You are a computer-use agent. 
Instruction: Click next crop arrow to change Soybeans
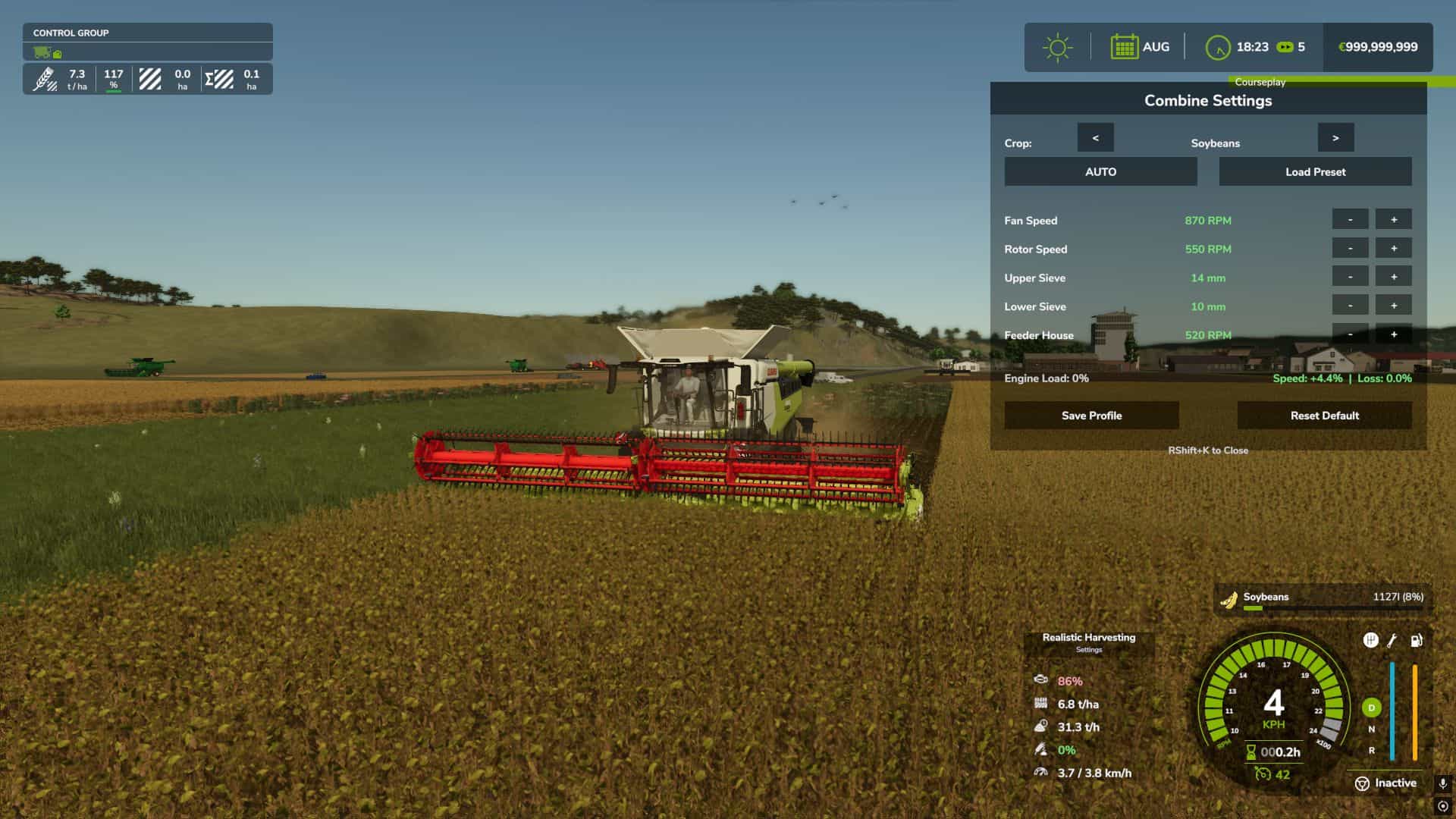pyautogui.click(x=1335, y=137)
